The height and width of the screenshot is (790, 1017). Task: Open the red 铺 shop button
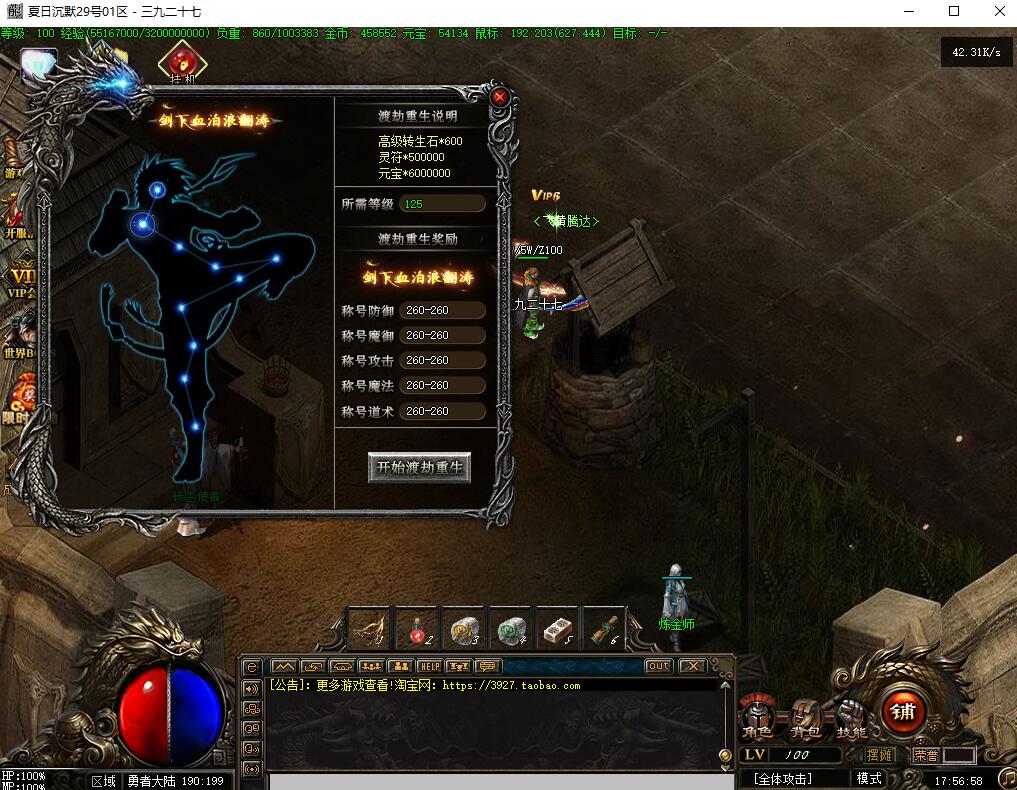902,711
